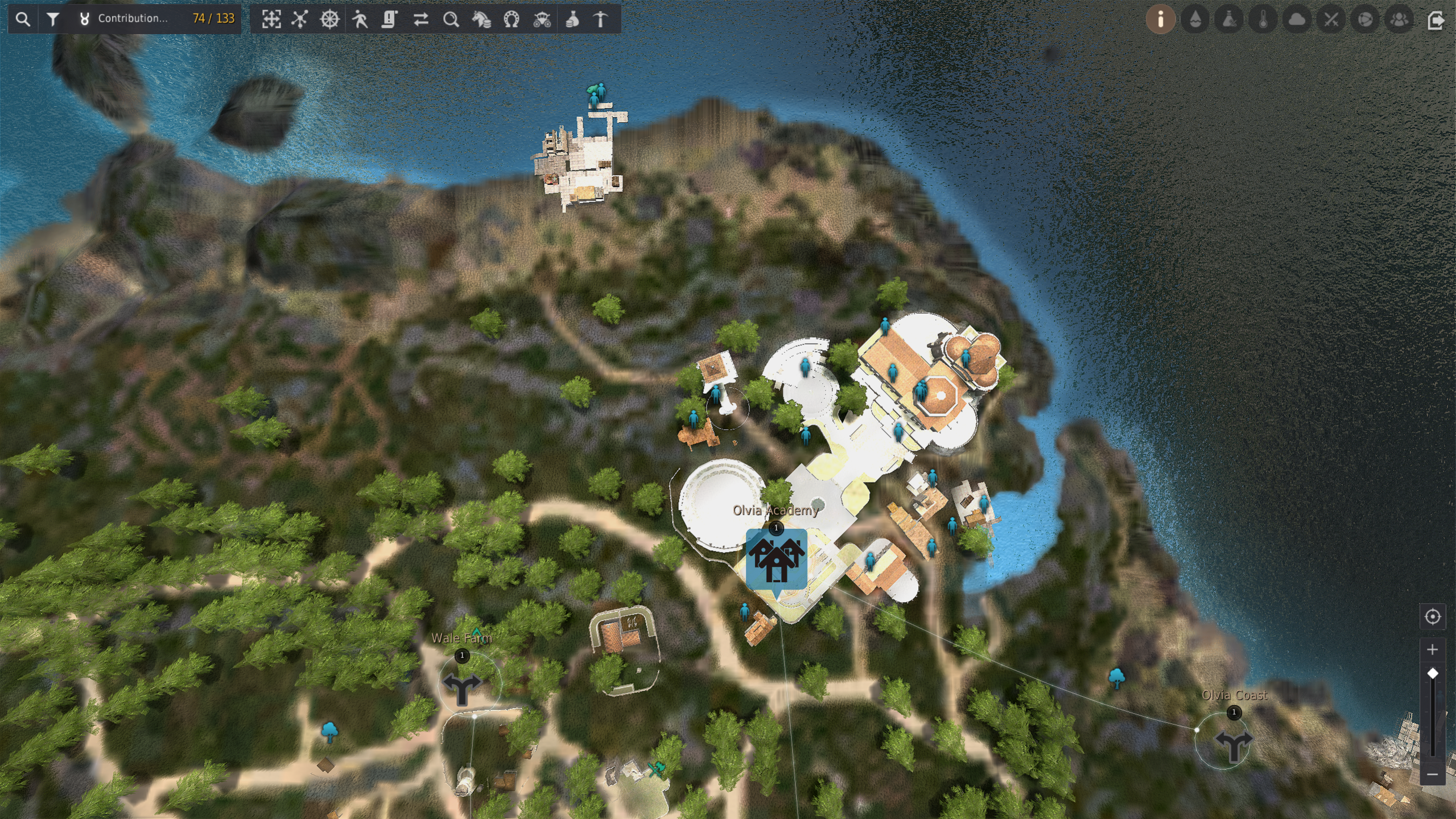The width and height of the screenshot is (1456, 819).
Task: Zoom in with the plus button
Action: coord(1432,649)
